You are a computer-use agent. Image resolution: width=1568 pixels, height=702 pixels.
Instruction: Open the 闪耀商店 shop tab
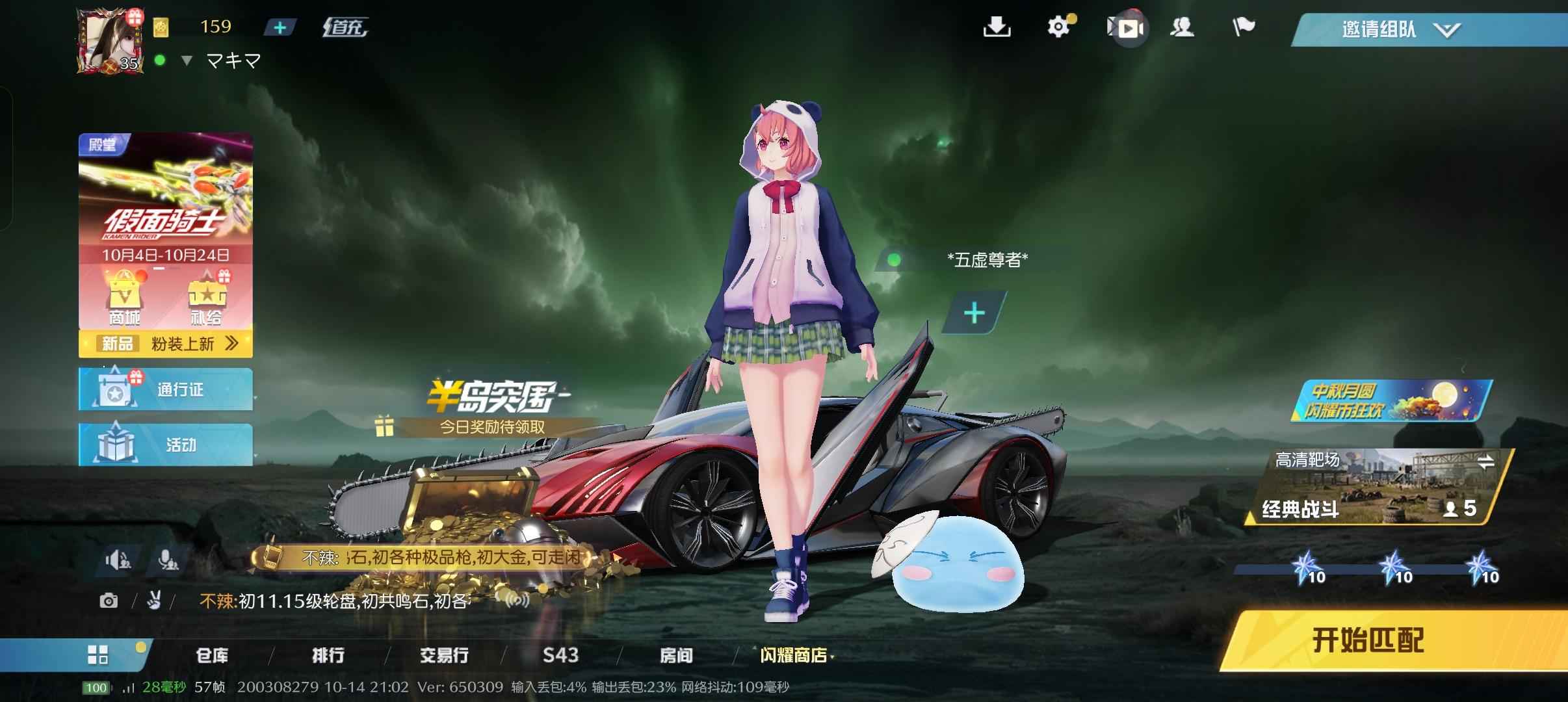point(791,656)
